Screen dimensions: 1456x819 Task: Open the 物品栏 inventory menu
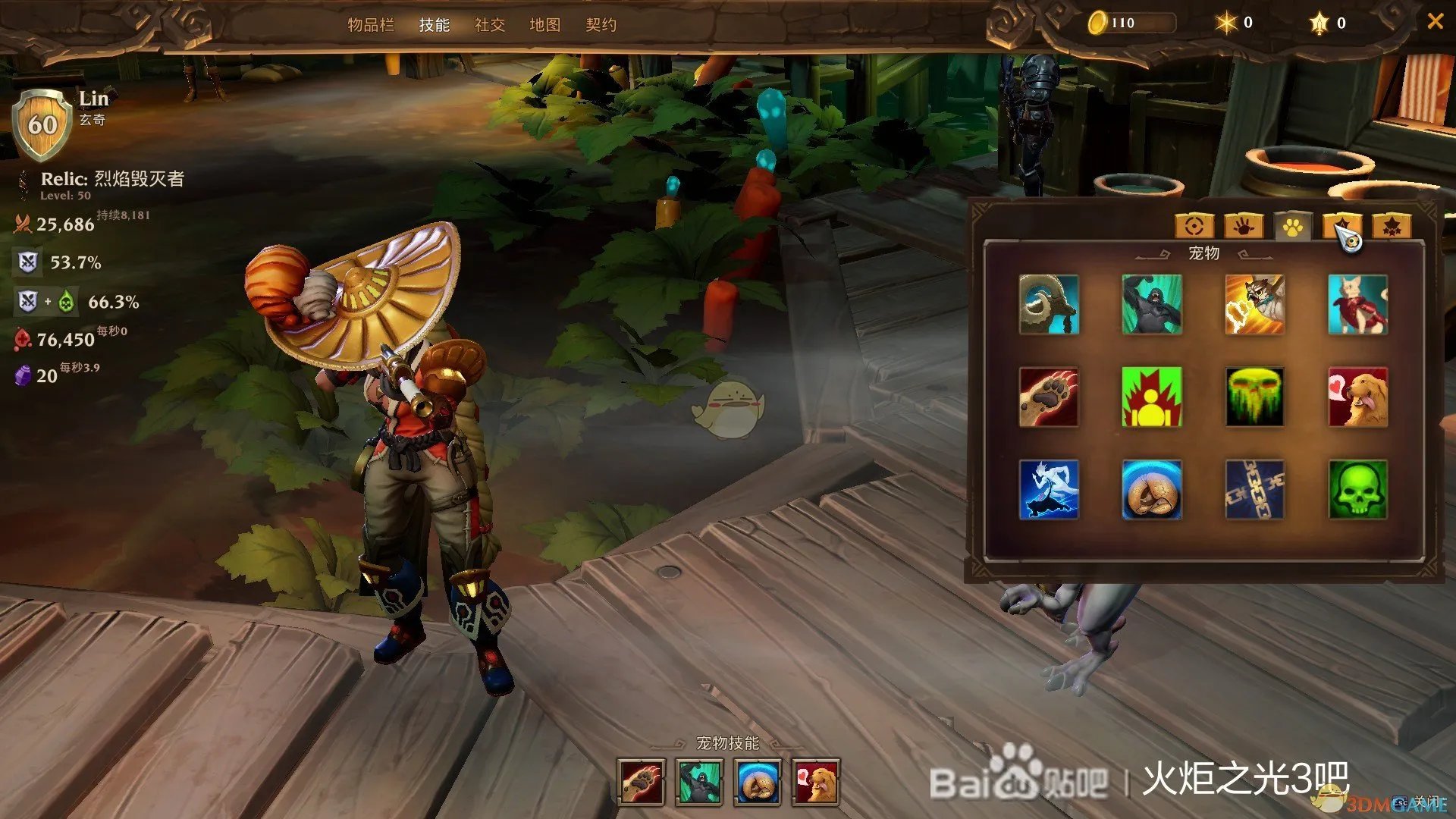coord(371,25)
